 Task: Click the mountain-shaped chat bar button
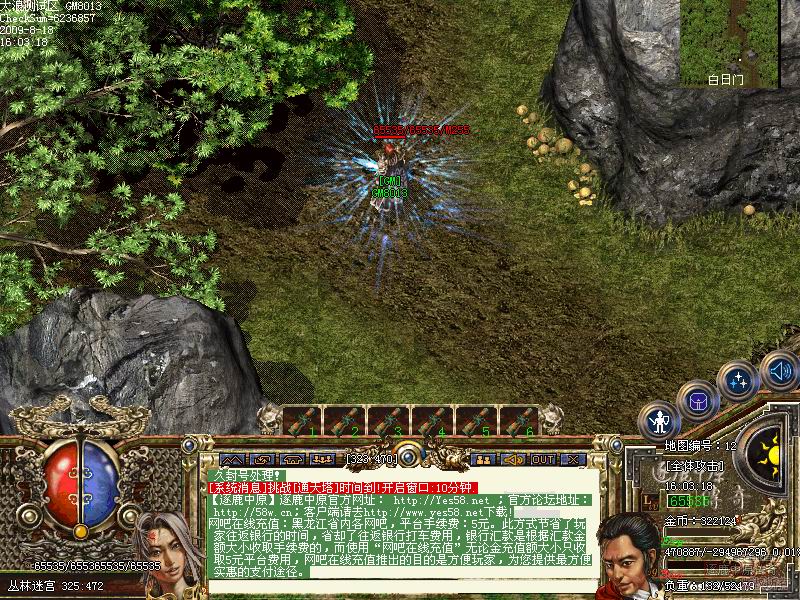coord(231,459)
